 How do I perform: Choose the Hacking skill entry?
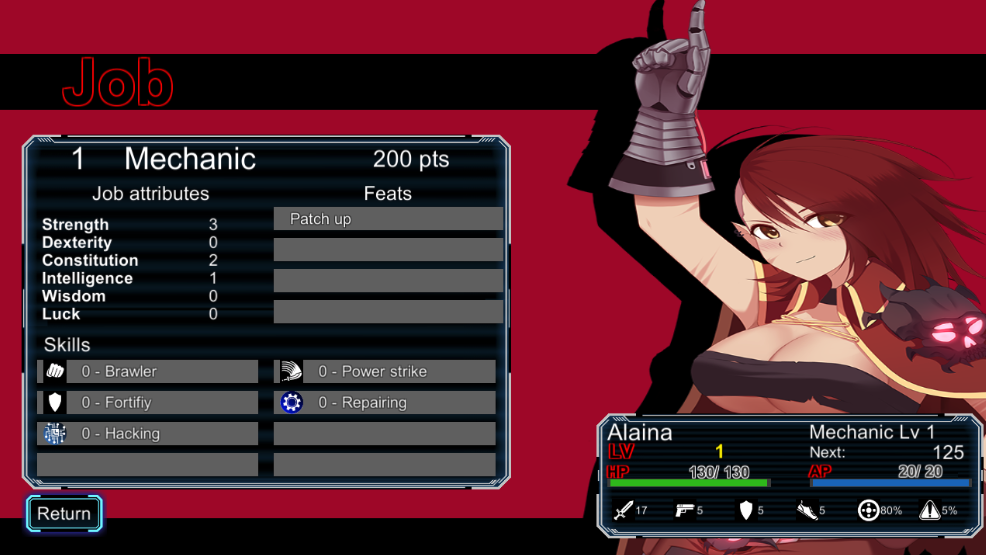coord(148,433)
